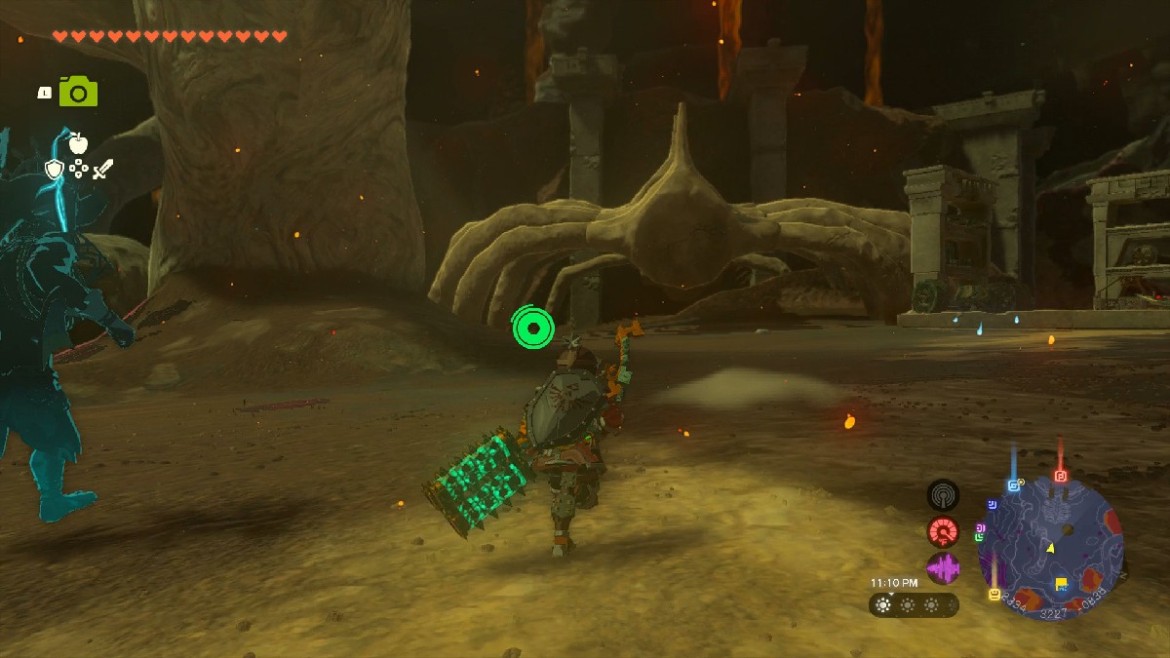This screenshot has height=658, width=1170.
Task: Click the red temperature gauge icon
Action: point(942,532)
